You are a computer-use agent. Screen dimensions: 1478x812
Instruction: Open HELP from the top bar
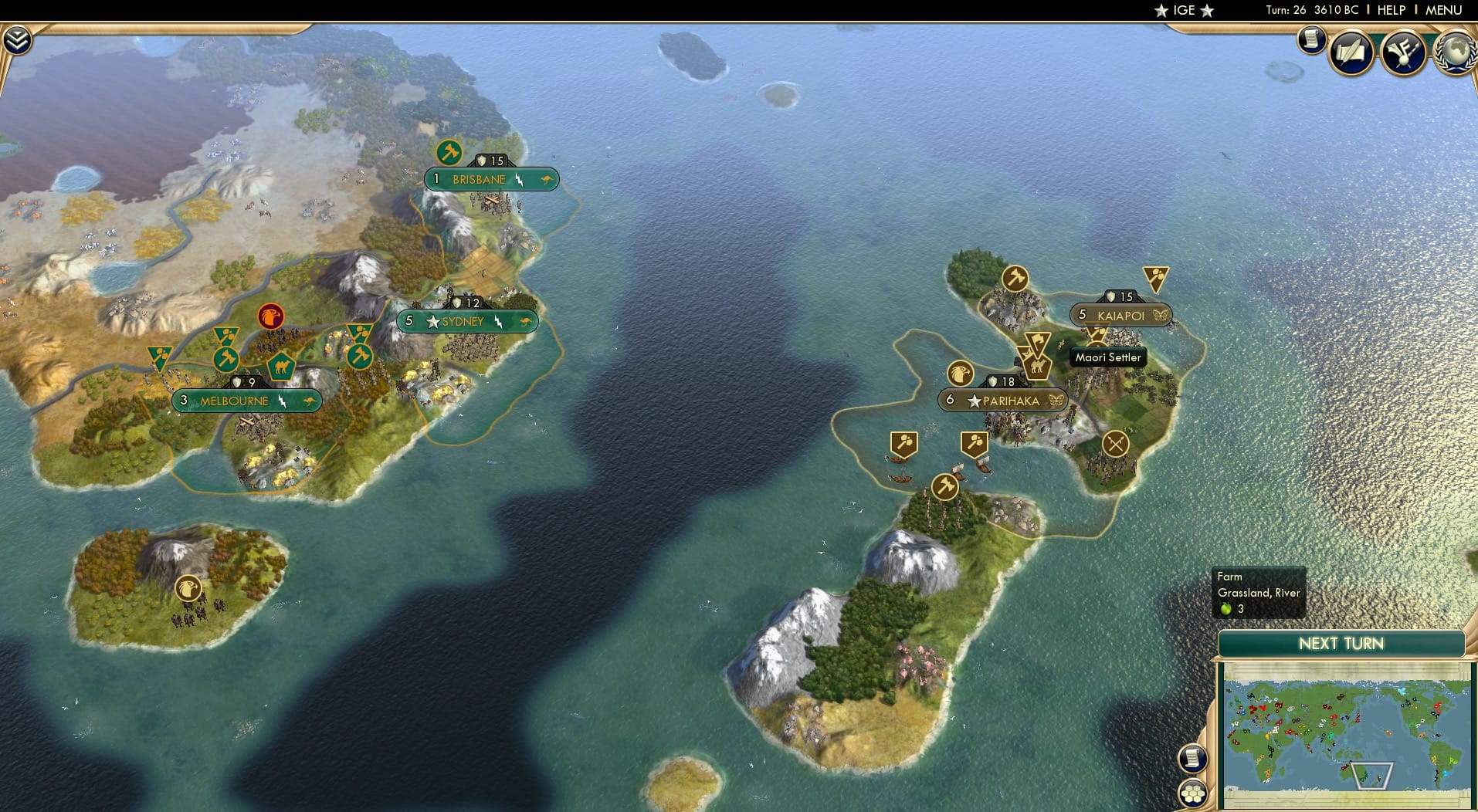(1391, 10)
